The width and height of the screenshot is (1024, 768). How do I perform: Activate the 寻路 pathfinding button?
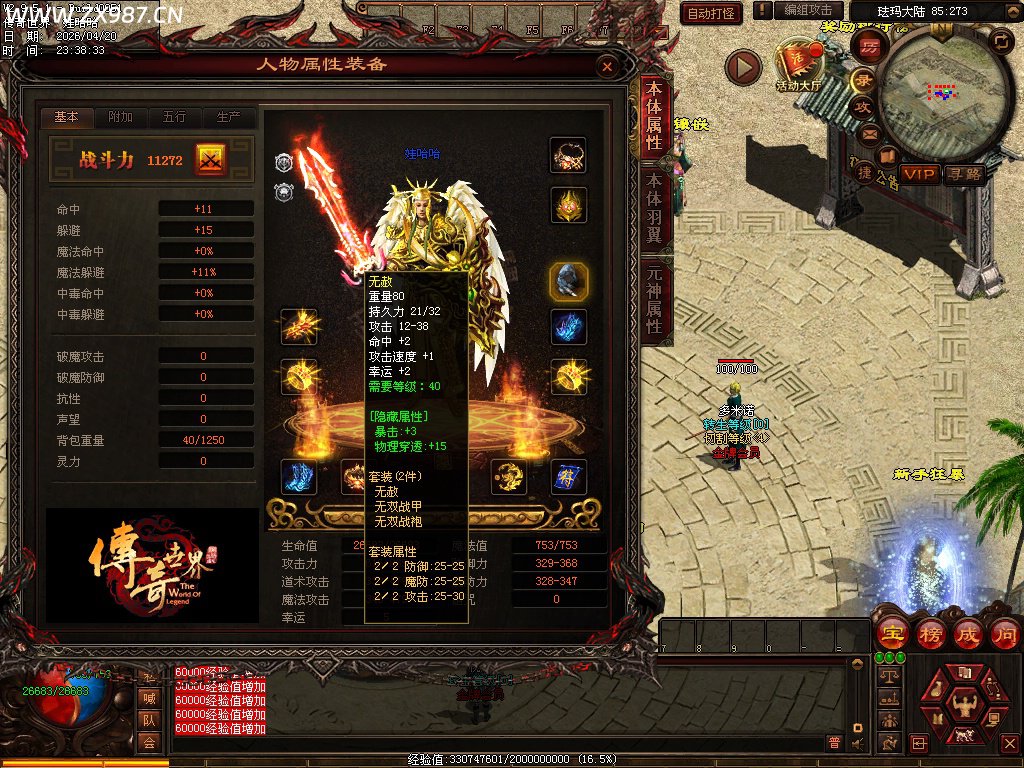click(965, 174)
